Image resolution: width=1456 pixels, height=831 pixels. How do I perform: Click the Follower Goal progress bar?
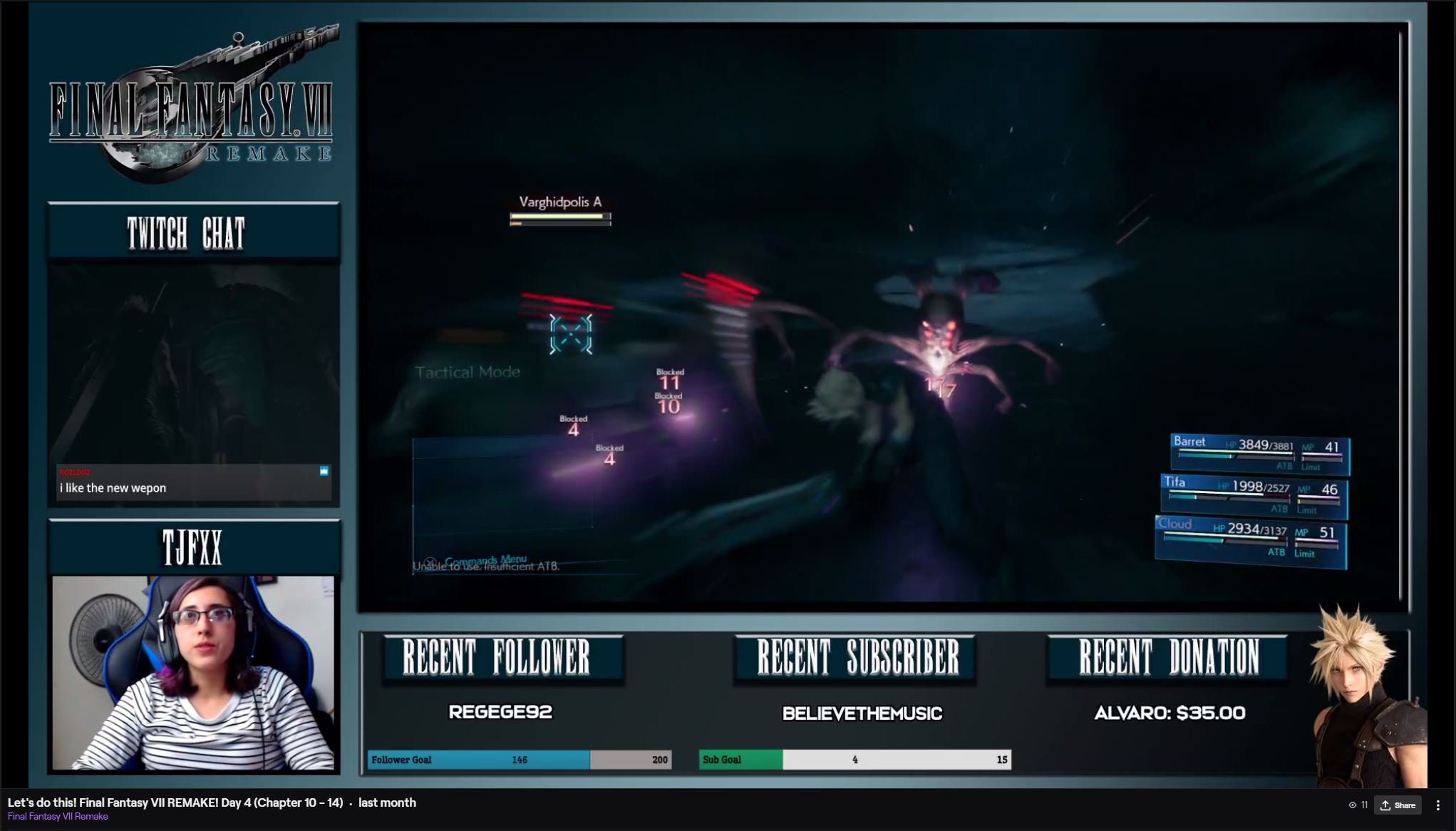517,760
